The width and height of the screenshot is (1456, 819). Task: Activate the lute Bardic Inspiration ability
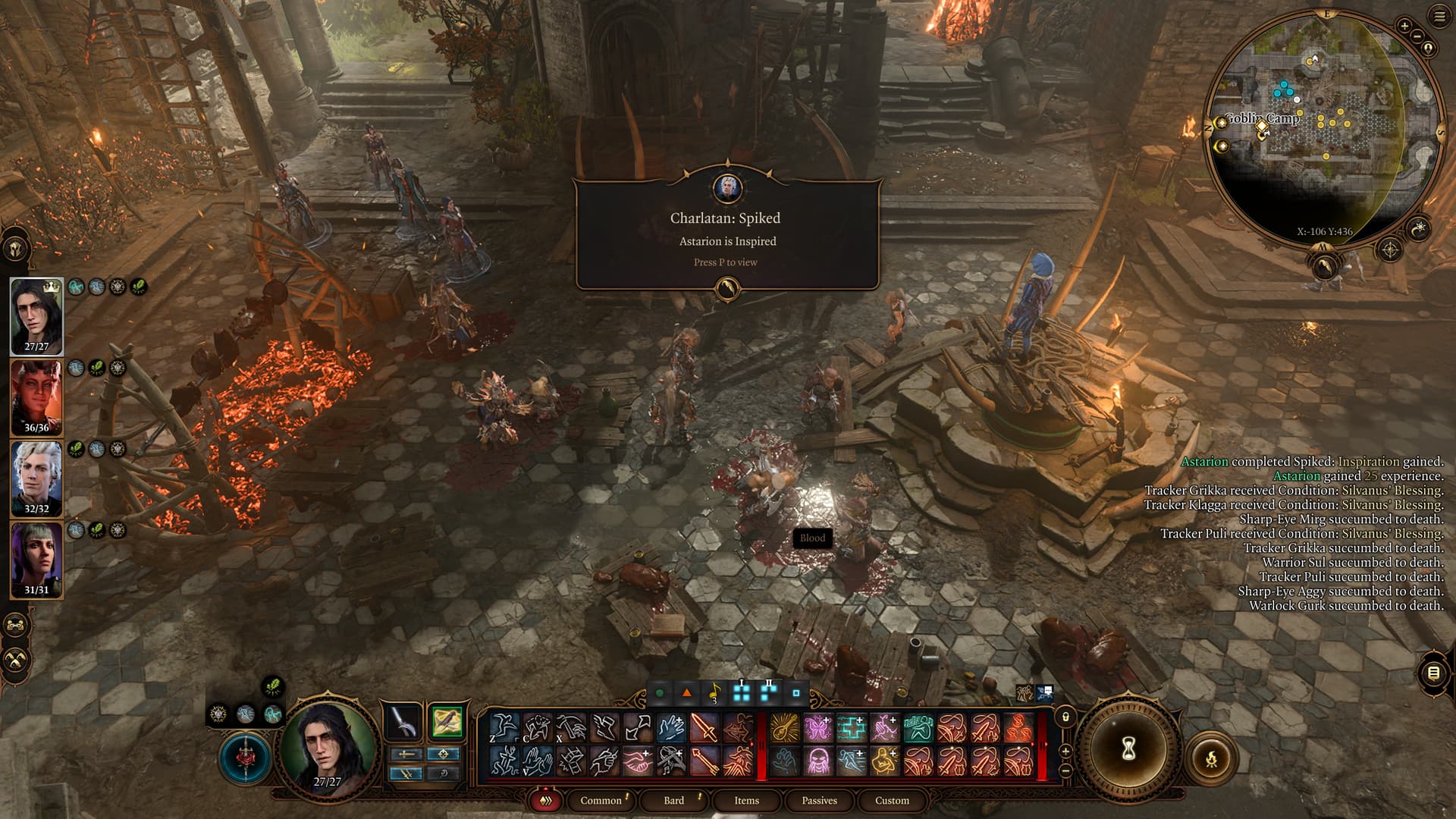tap(785, 729)
